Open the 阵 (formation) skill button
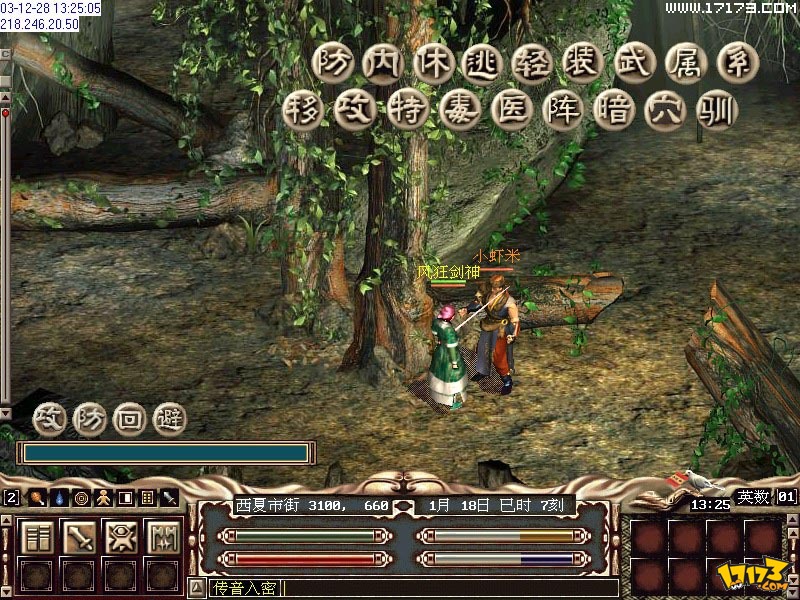The height and width of the screenshot is (600, 800). pos(562,108)
